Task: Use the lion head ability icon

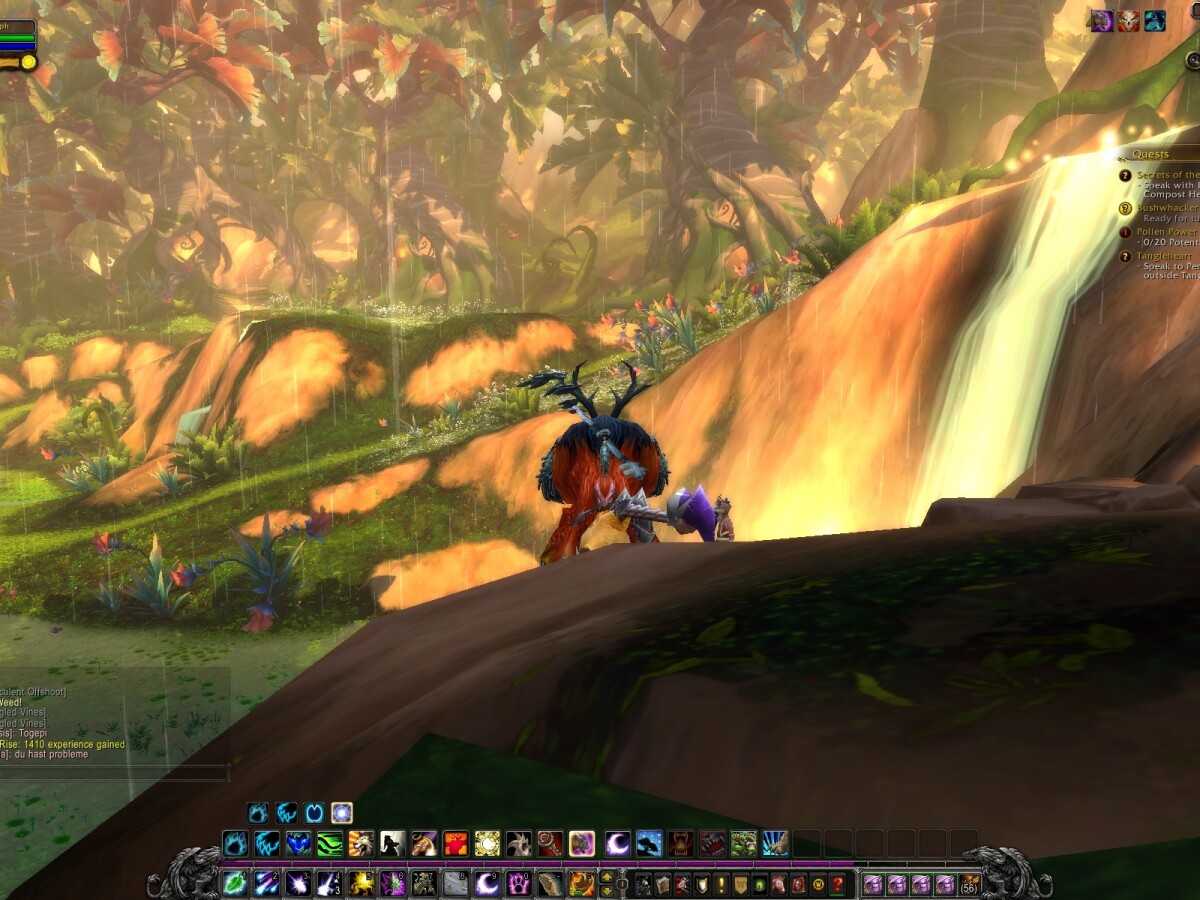Action: coord(360,843)
